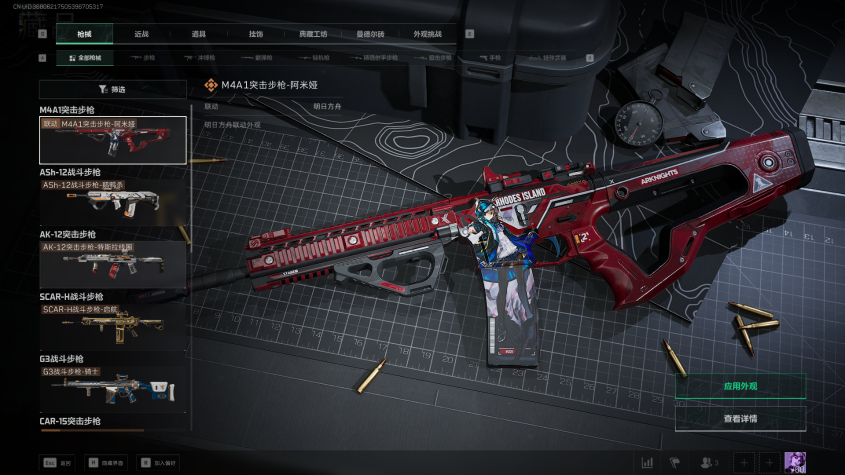Image resolution: width=845 pixels, height=475 pixels.
Task: Switch to the 曼德尔砖 tab
Action: point(370,34)
